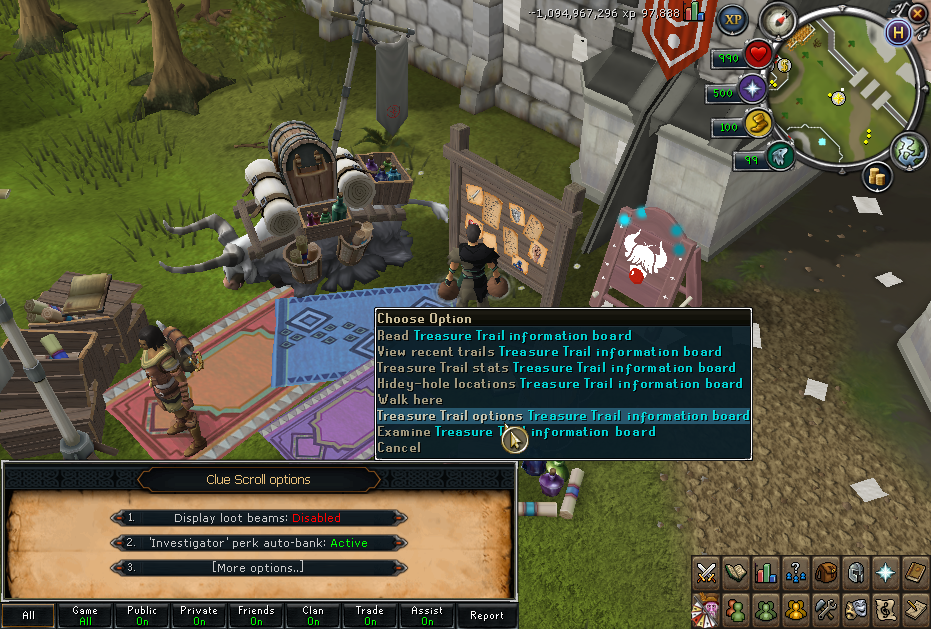Screen dimensions: 931x629
Task: Click the Report button
Action: pyautogui.click(x=487, y=616)
